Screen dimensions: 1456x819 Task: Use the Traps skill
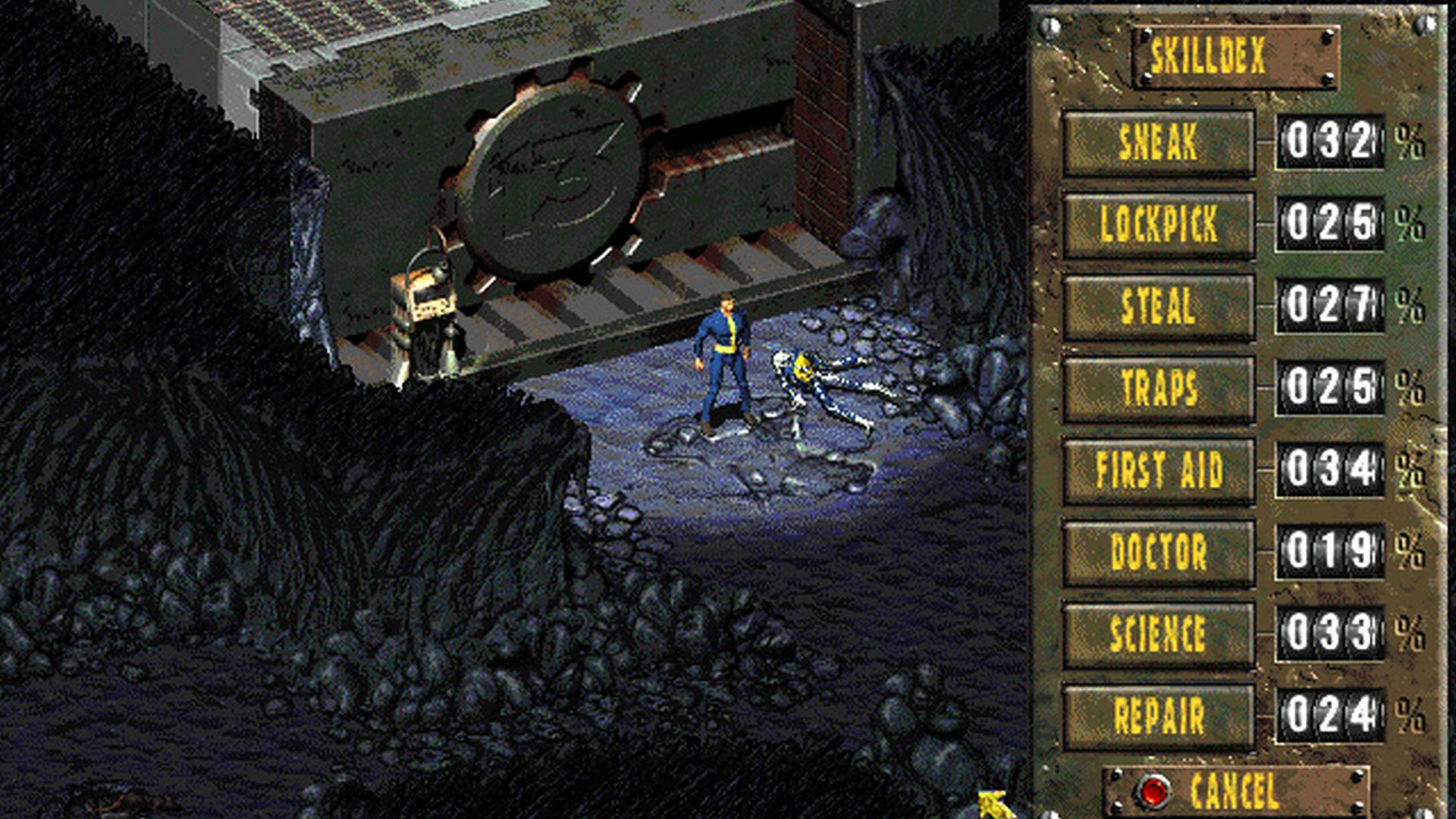point(1159,388)
